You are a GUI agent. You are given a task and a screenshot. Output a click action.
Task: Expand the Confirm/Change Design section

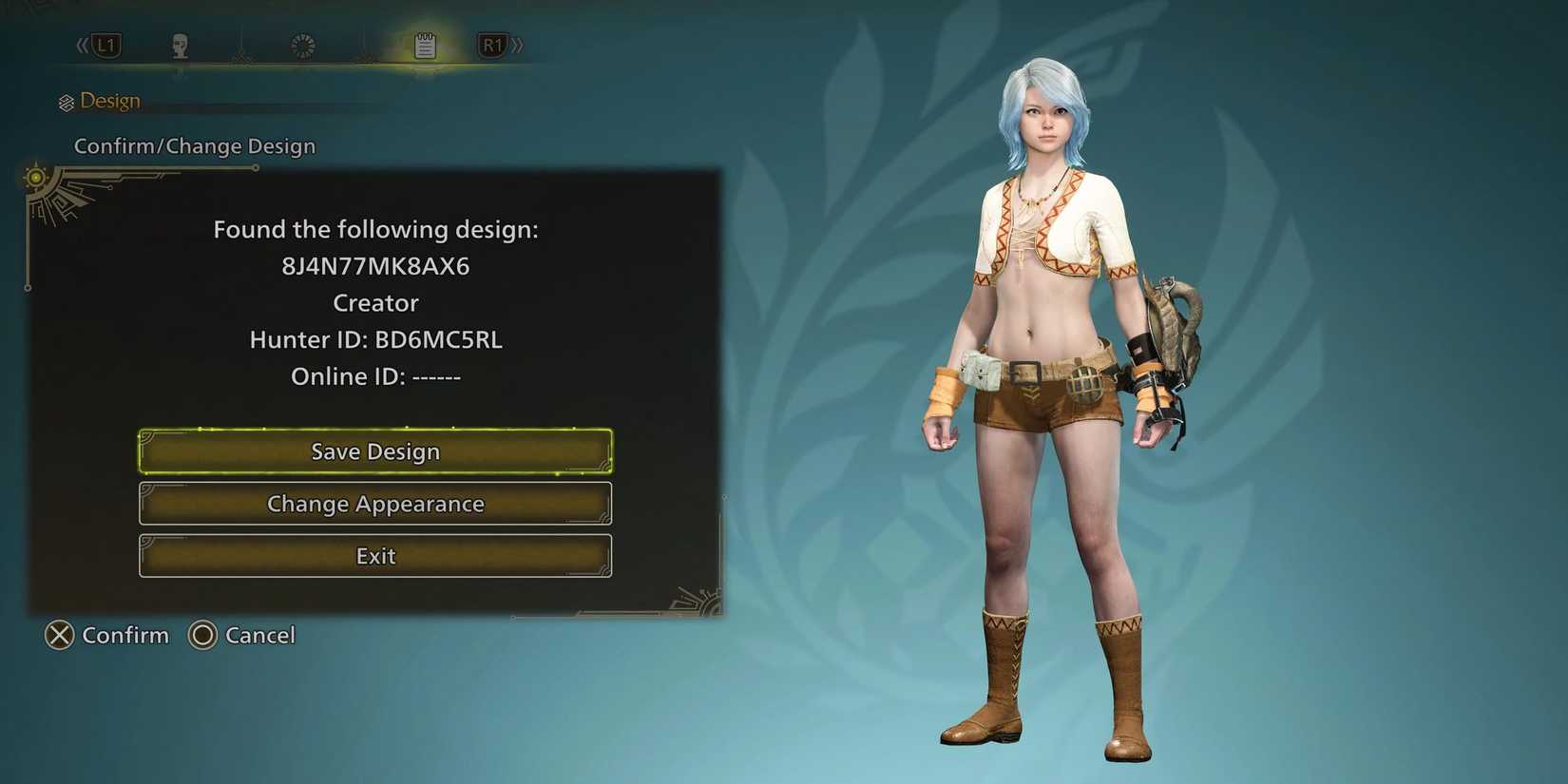(195, 145)
